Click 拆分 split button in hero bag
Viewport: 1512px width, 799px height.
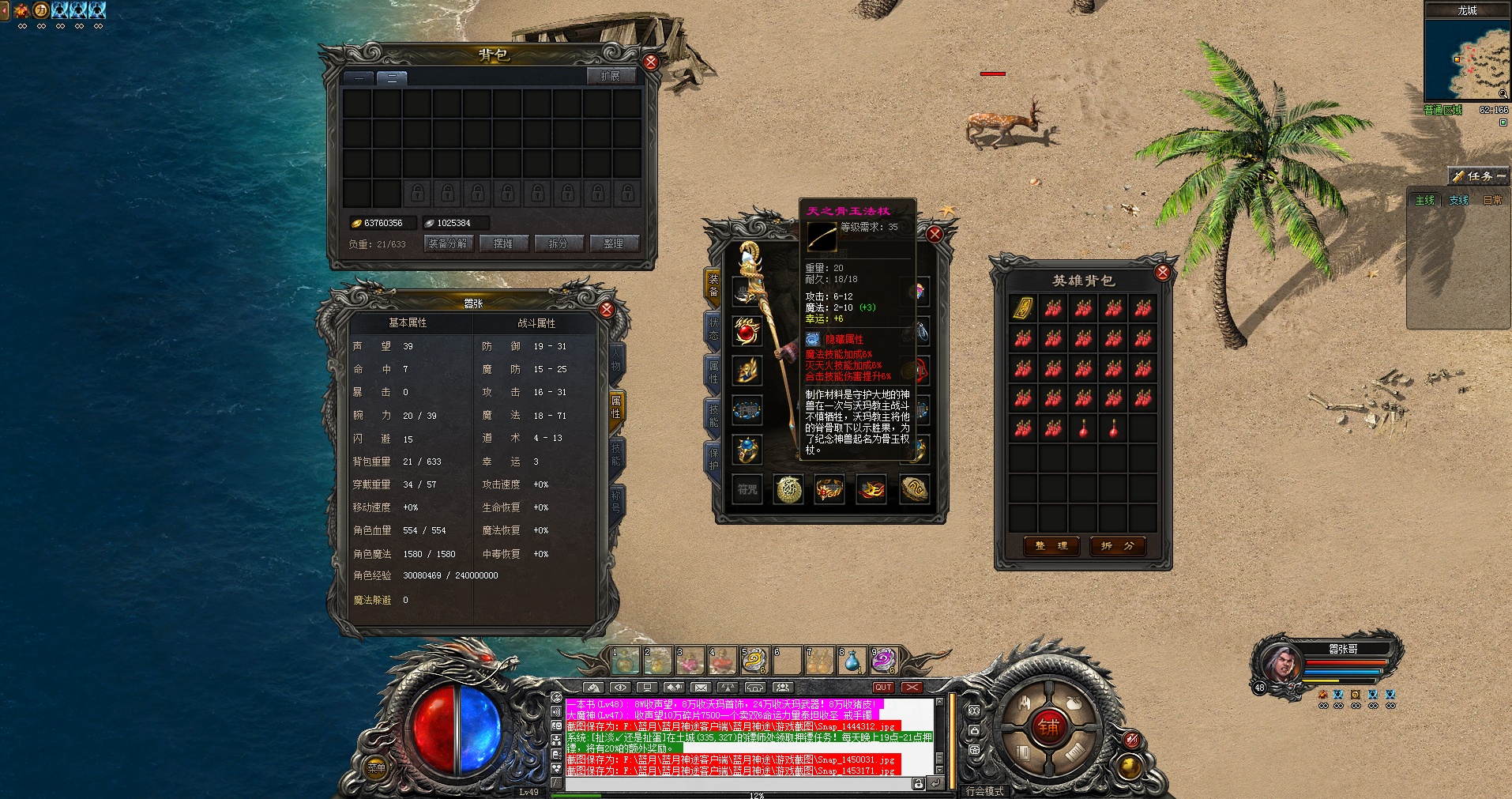[1117, 546]
